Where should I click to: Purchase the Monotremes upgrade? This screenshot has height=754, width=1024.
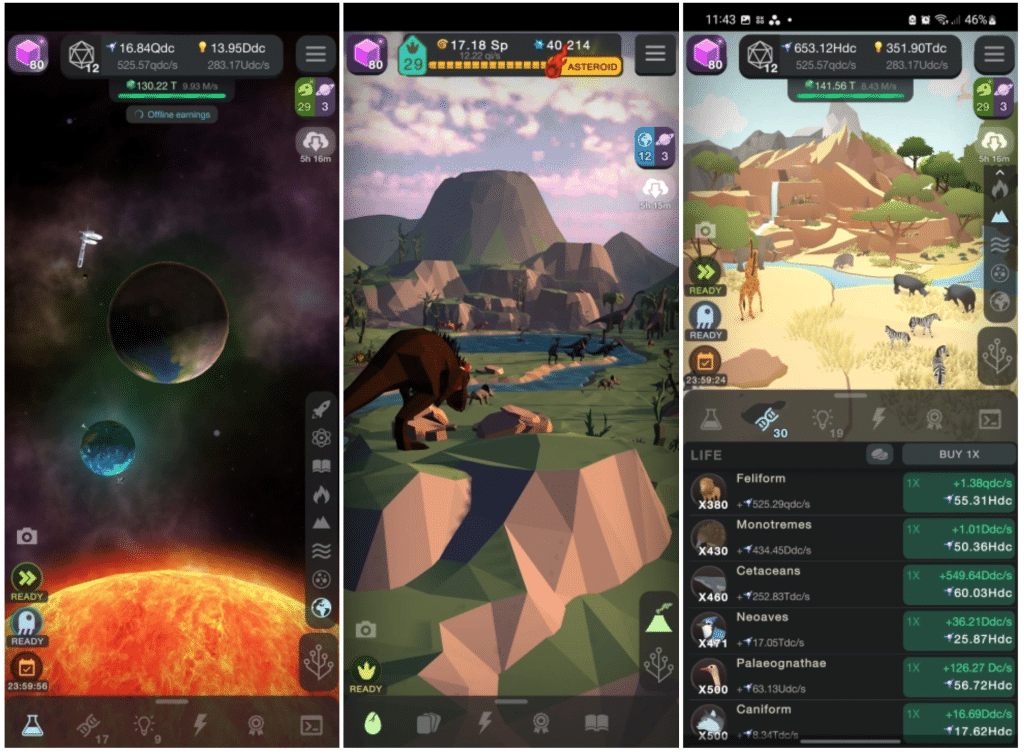(x=958, y=537)
